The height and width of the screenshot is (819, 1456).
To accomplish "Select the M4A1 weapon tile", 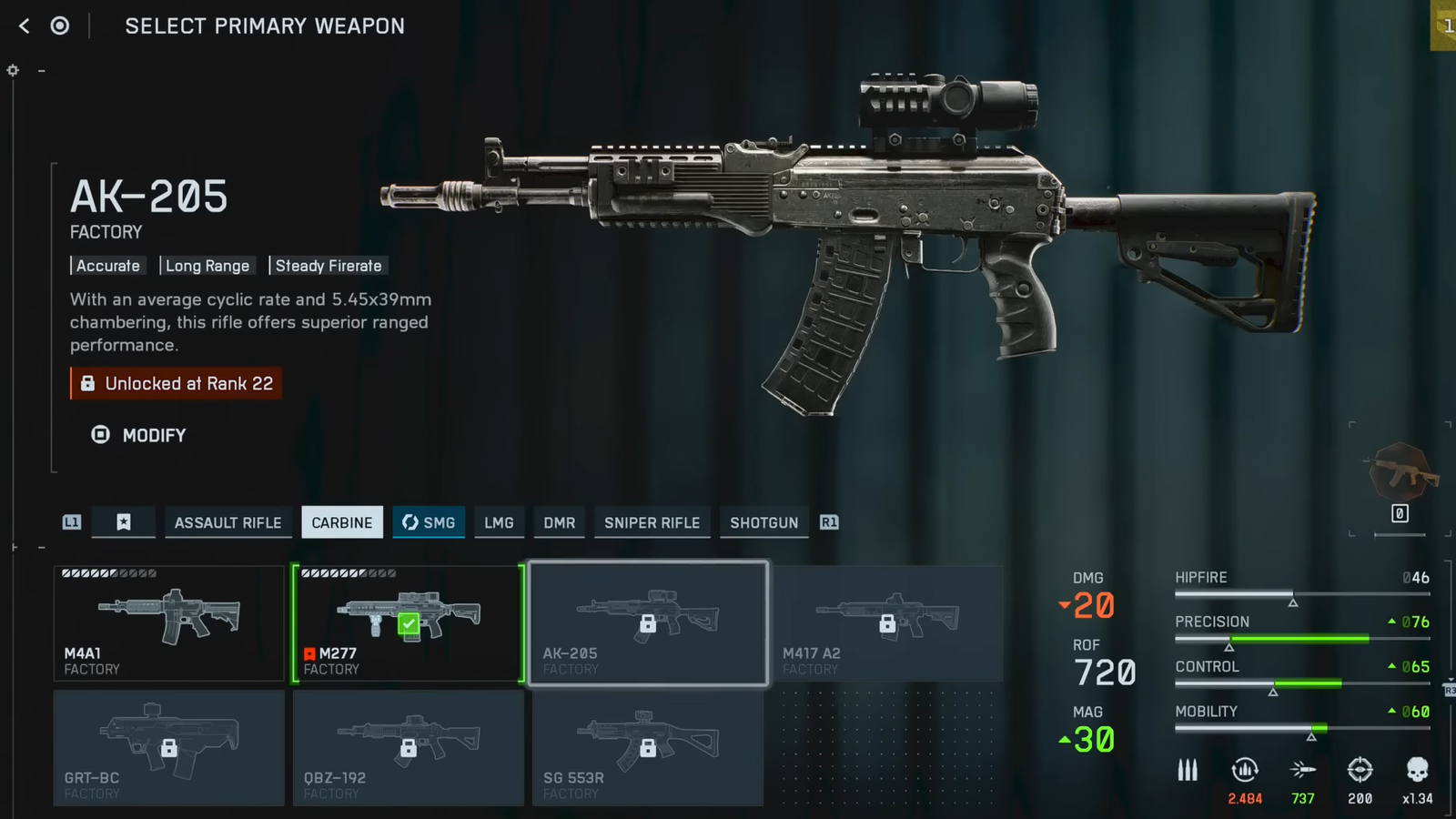I will point(169,623).
